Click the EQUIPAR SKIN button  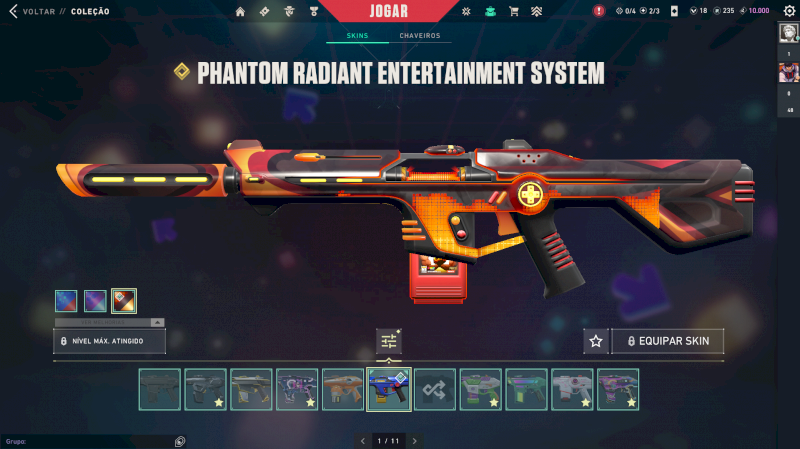(x=668, y=341)
